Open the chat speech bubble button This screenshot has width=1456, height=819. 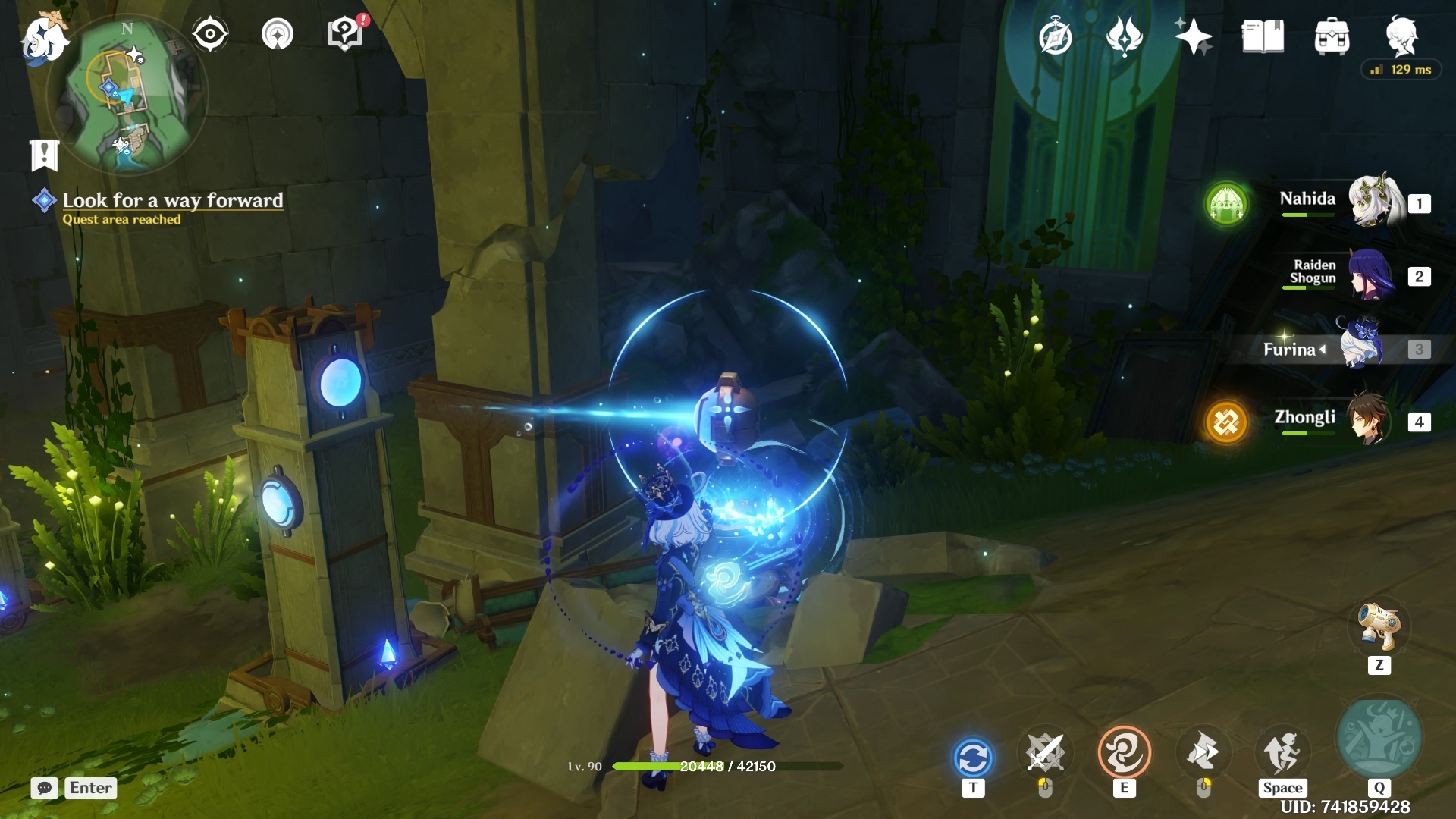[45, 788]
